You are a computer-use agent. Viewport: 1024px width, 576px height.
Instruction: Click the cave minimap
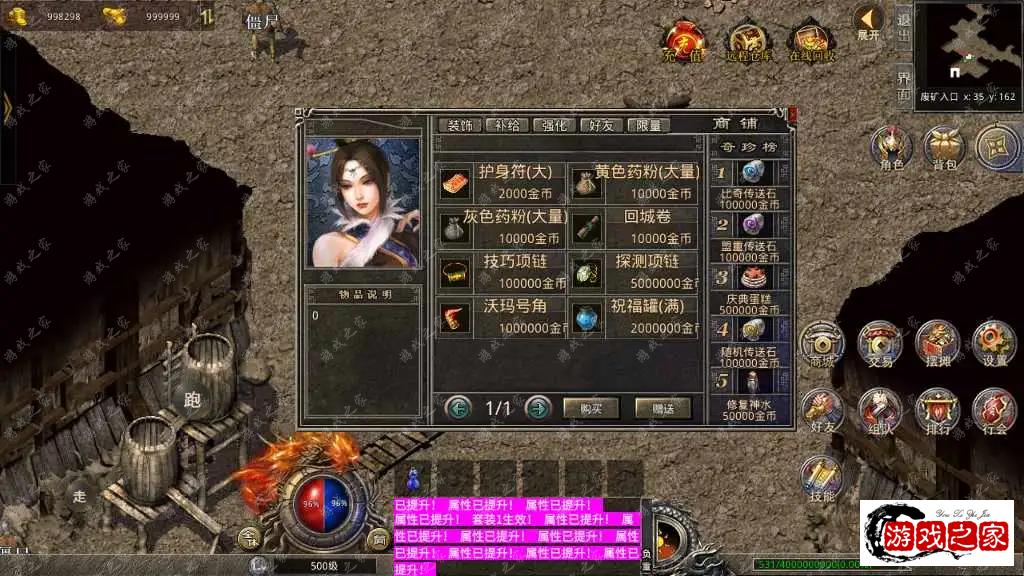[x=966, y=45]
